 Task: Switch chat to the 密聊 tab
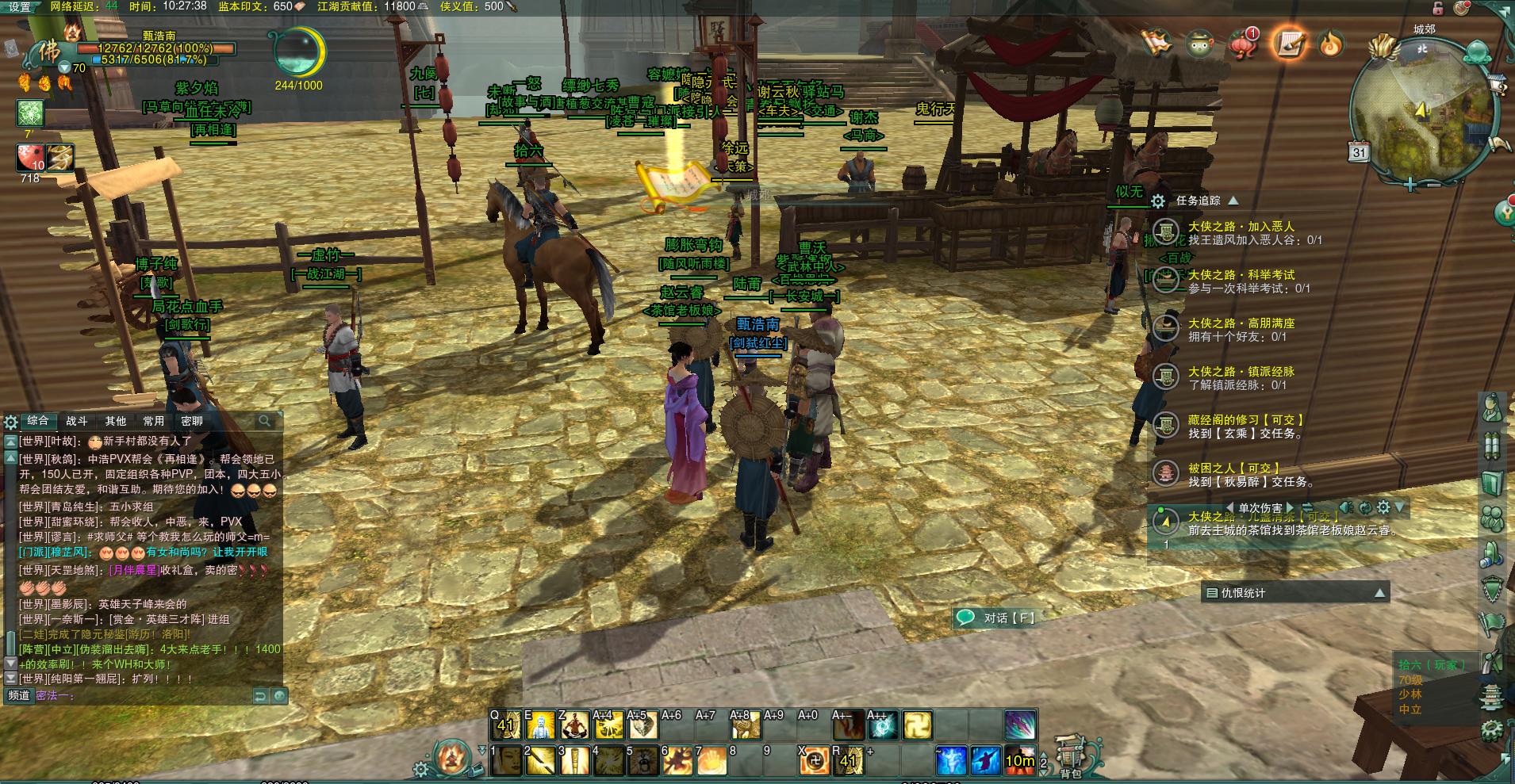click(x=191, y=421)
